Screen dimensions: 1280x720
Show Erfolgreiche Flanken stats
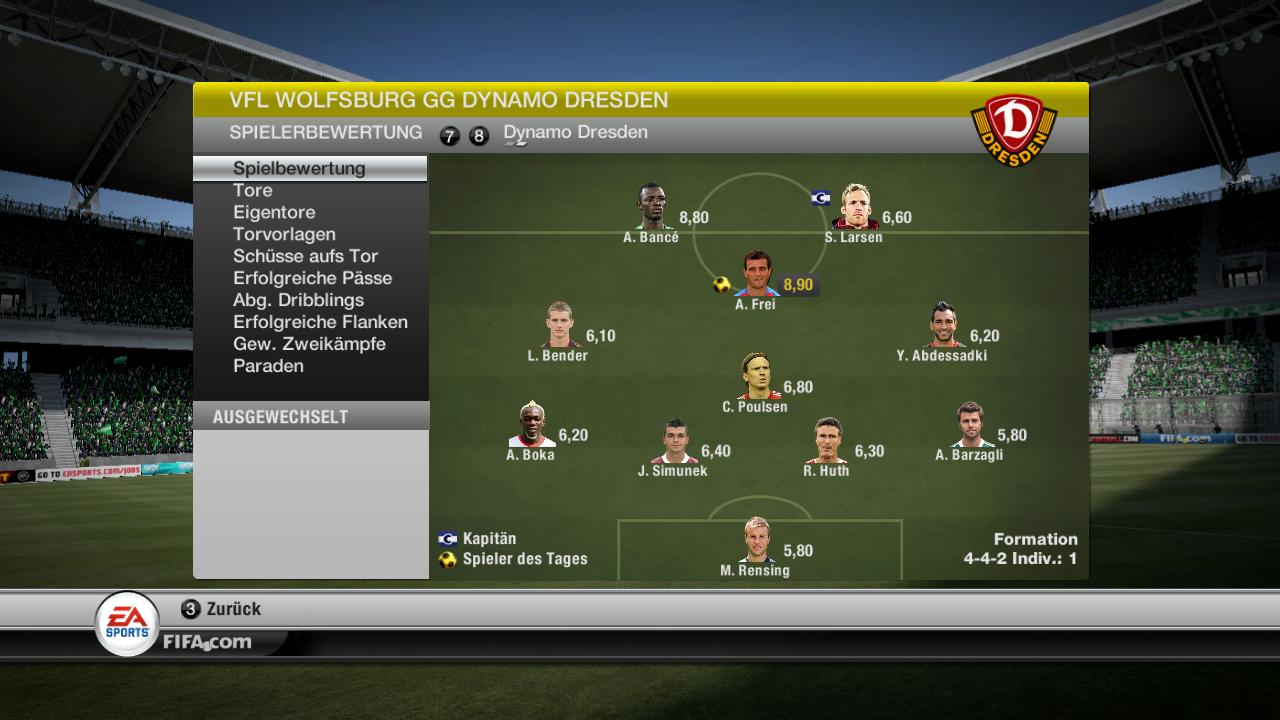(x=320, y=322)
